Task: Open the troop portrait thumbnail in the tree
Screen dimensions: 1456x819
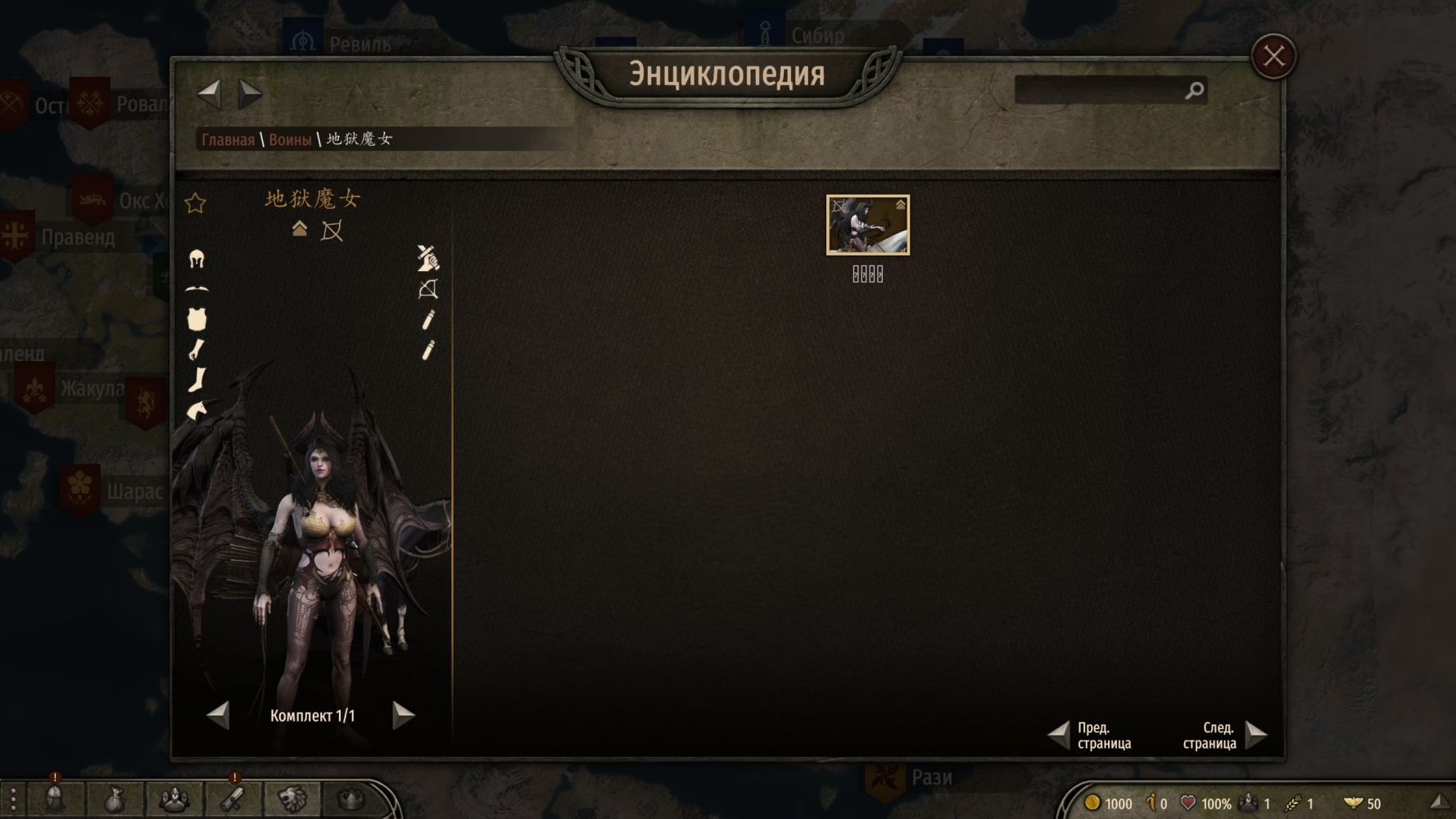Action: click(867, 225)
